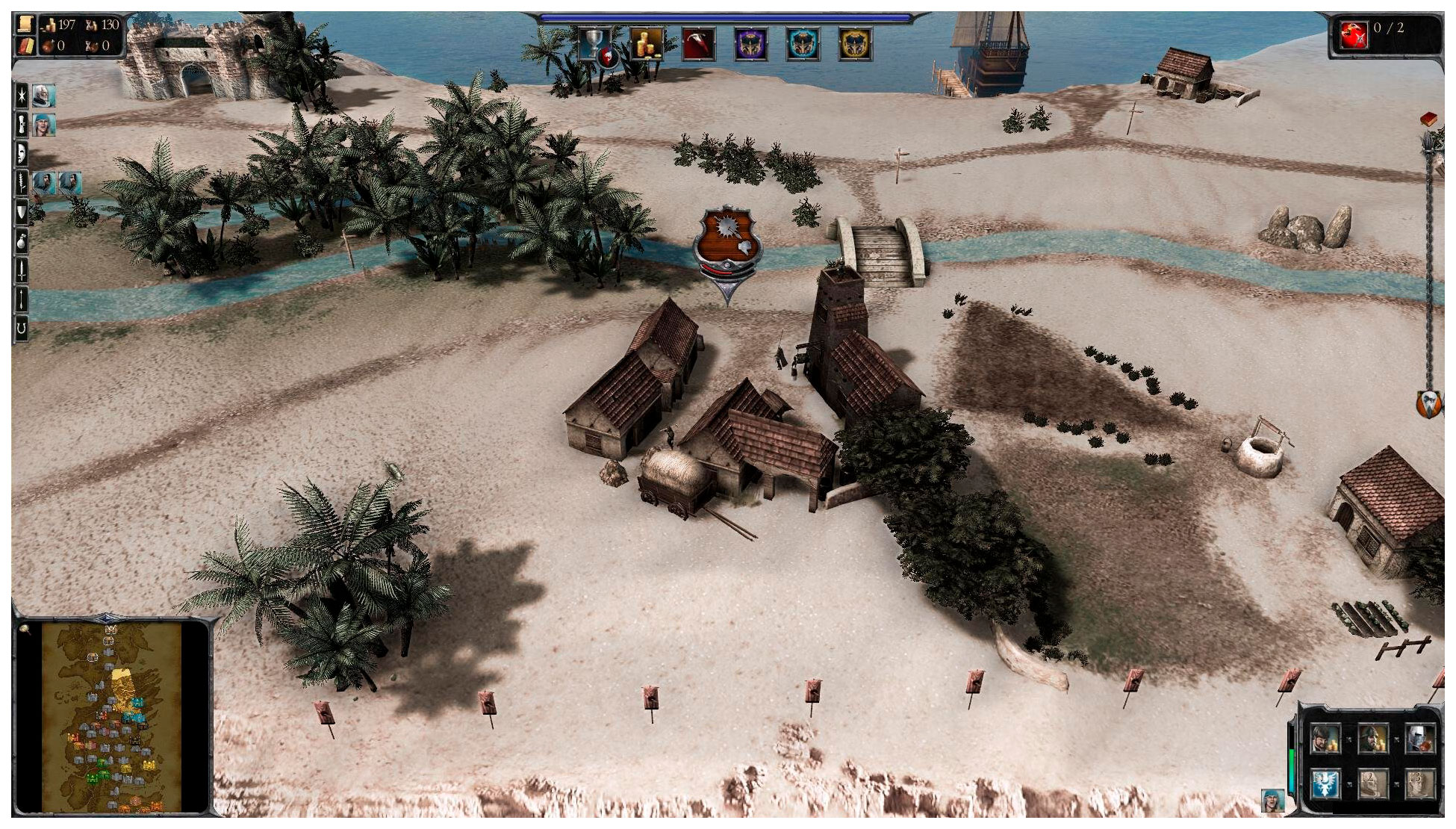The image size is (1456, 829).
Task: Choose the star category in left sidebar
Action: (x=22, y=96)
